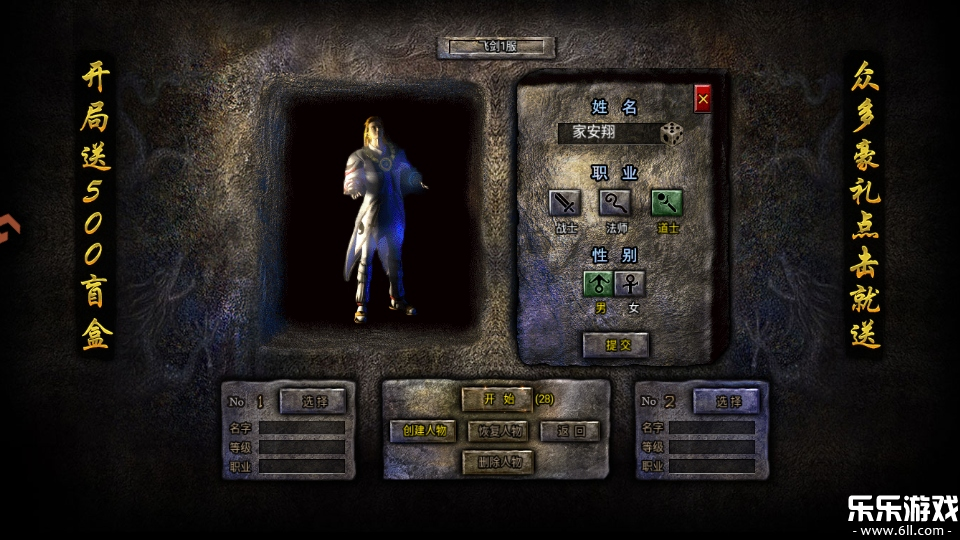Select character slot No 1
This screenshot has height=540, width=960.
[x=313, y=401]
